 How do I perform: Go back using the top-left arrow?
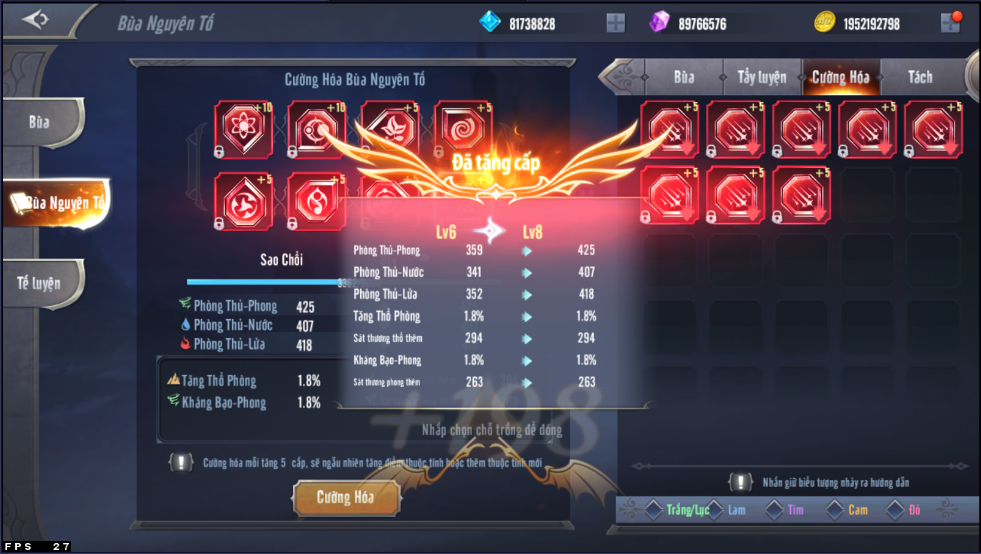click(x=36, y=20)
